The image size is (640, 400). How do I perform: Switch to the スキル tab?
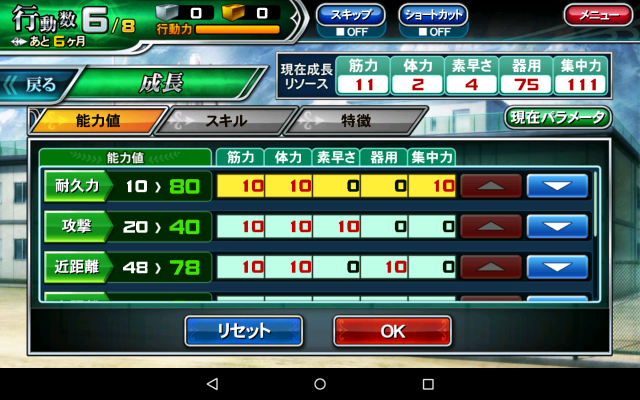[224, 121]
